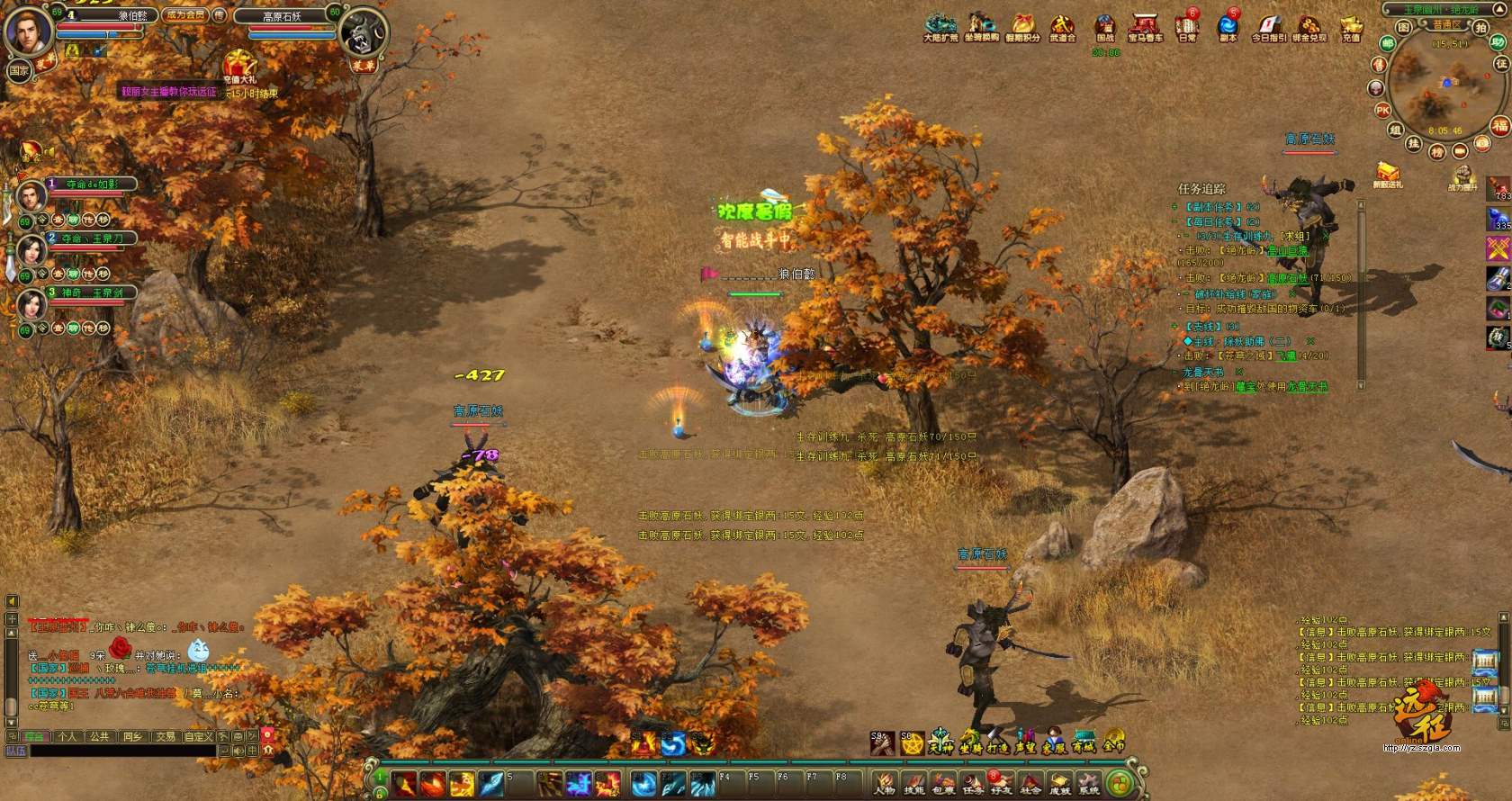The height and width of the screenshot is (801, 1512).
Task: Open the 好友 friends list
Action: 1001,784
